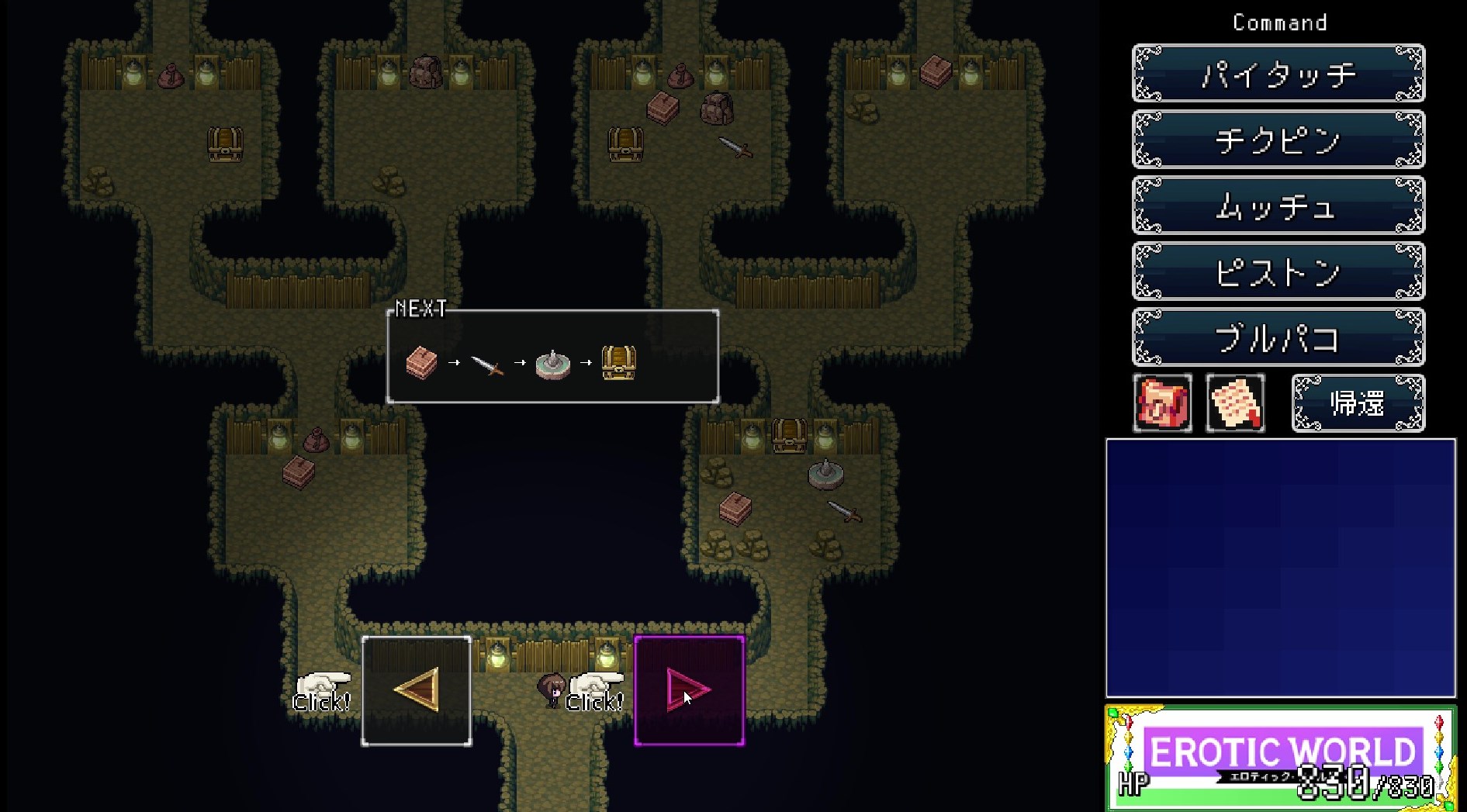
Task: Click the 帰還 return button
Action: (x=1357, y=403)
